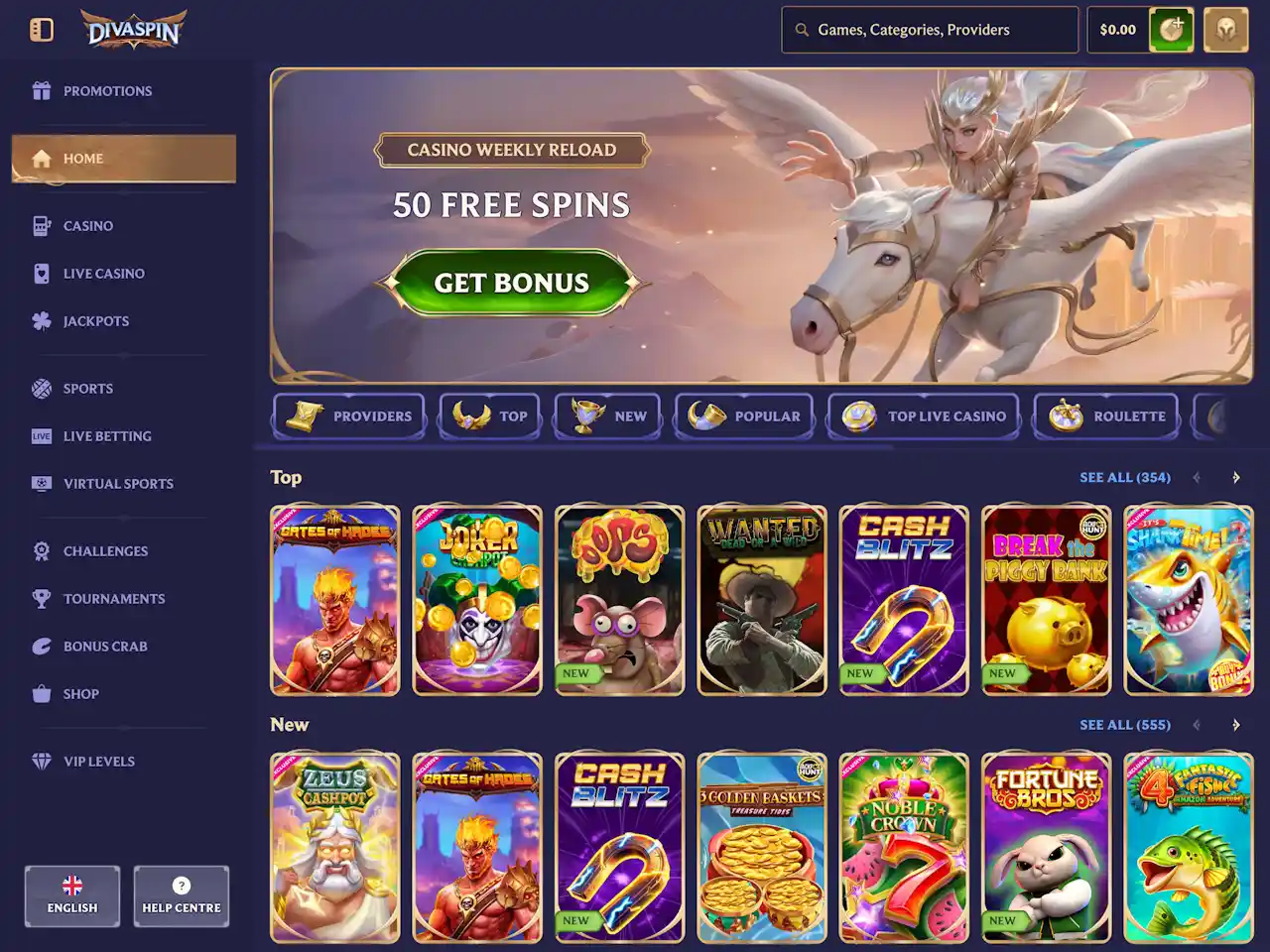Add funds with the green deposit button
Image resolution: width=1270 pixels, height=952 pixels.
pyautogui.click(x=1171, y=30)
